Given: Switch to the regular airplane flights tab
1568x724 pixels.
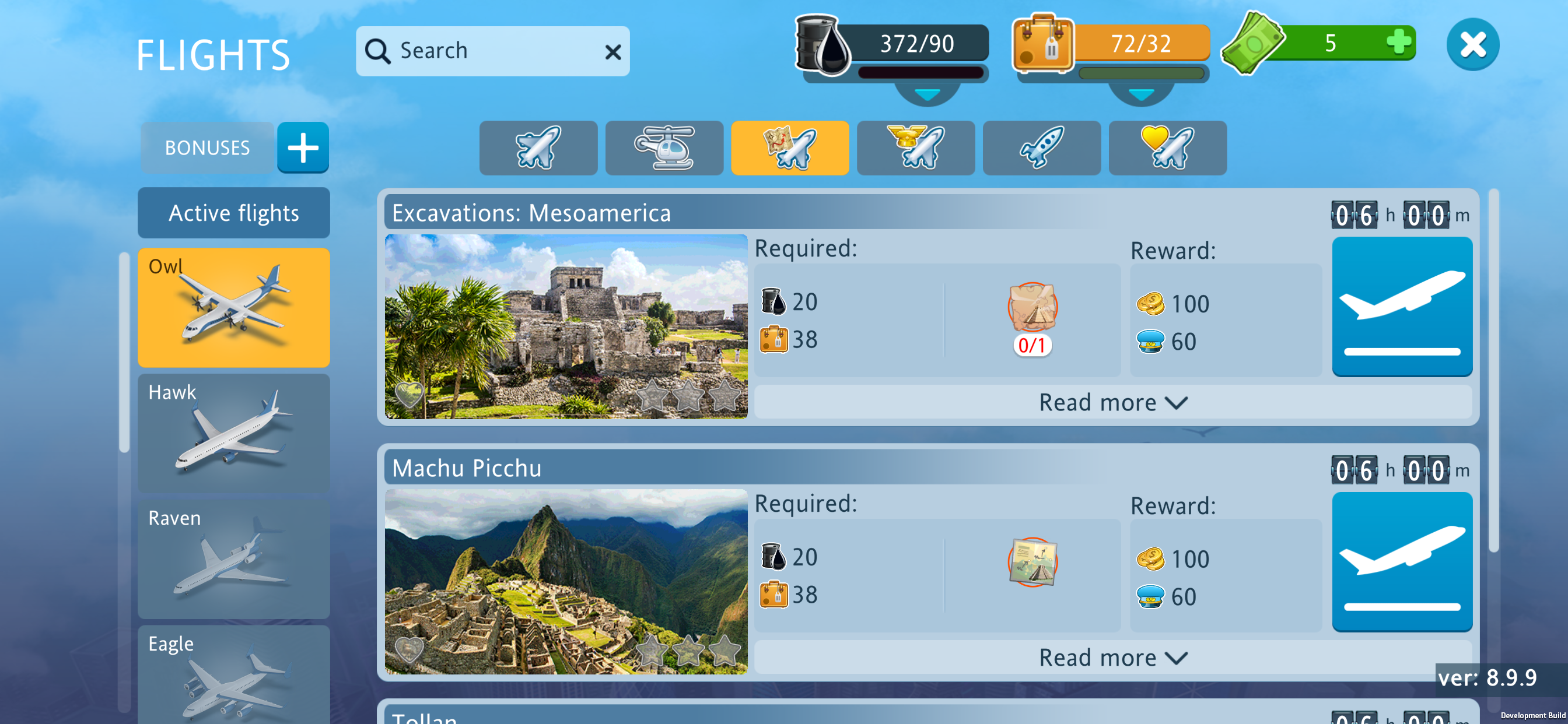Looking at the screenshot, I should pos(538,148).
